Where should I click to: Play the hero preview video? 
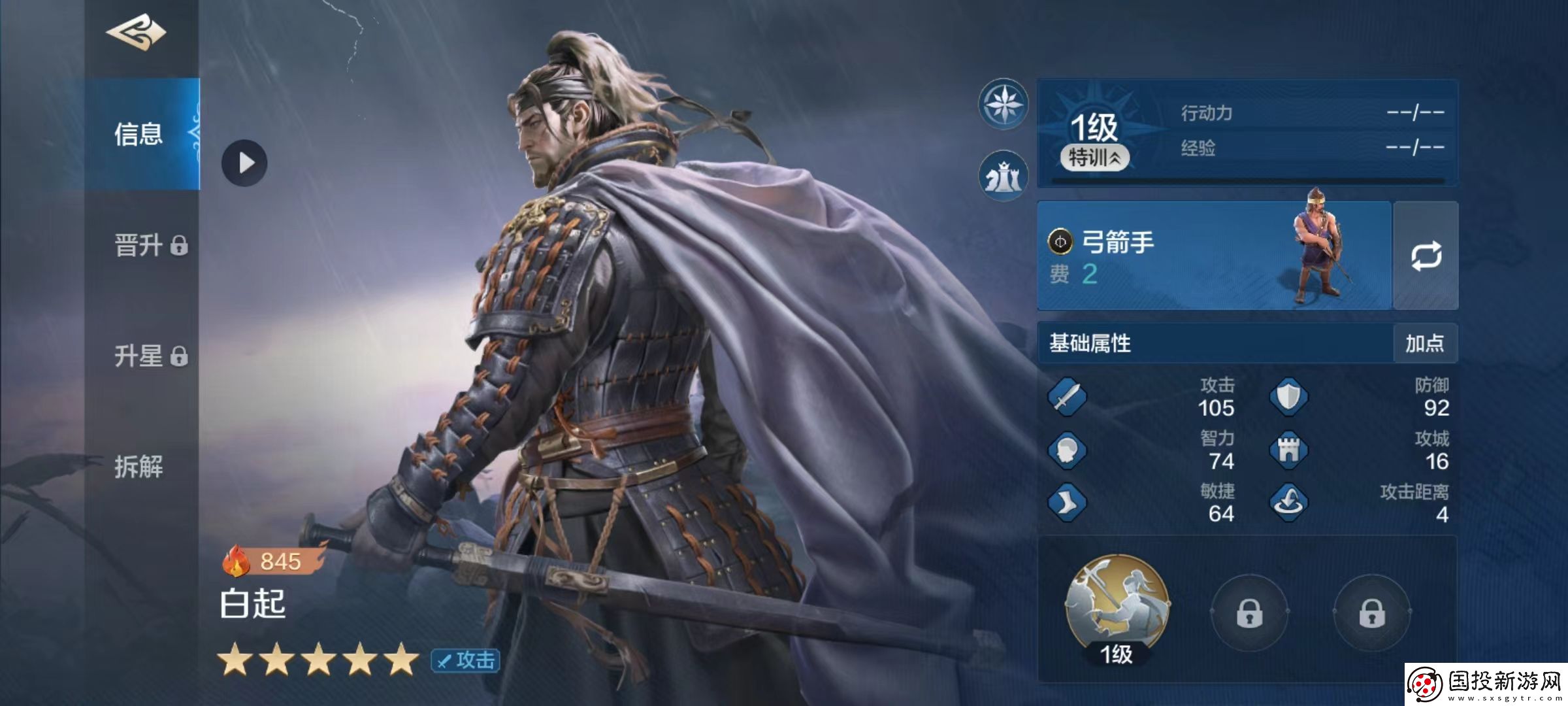click(244, 163)
